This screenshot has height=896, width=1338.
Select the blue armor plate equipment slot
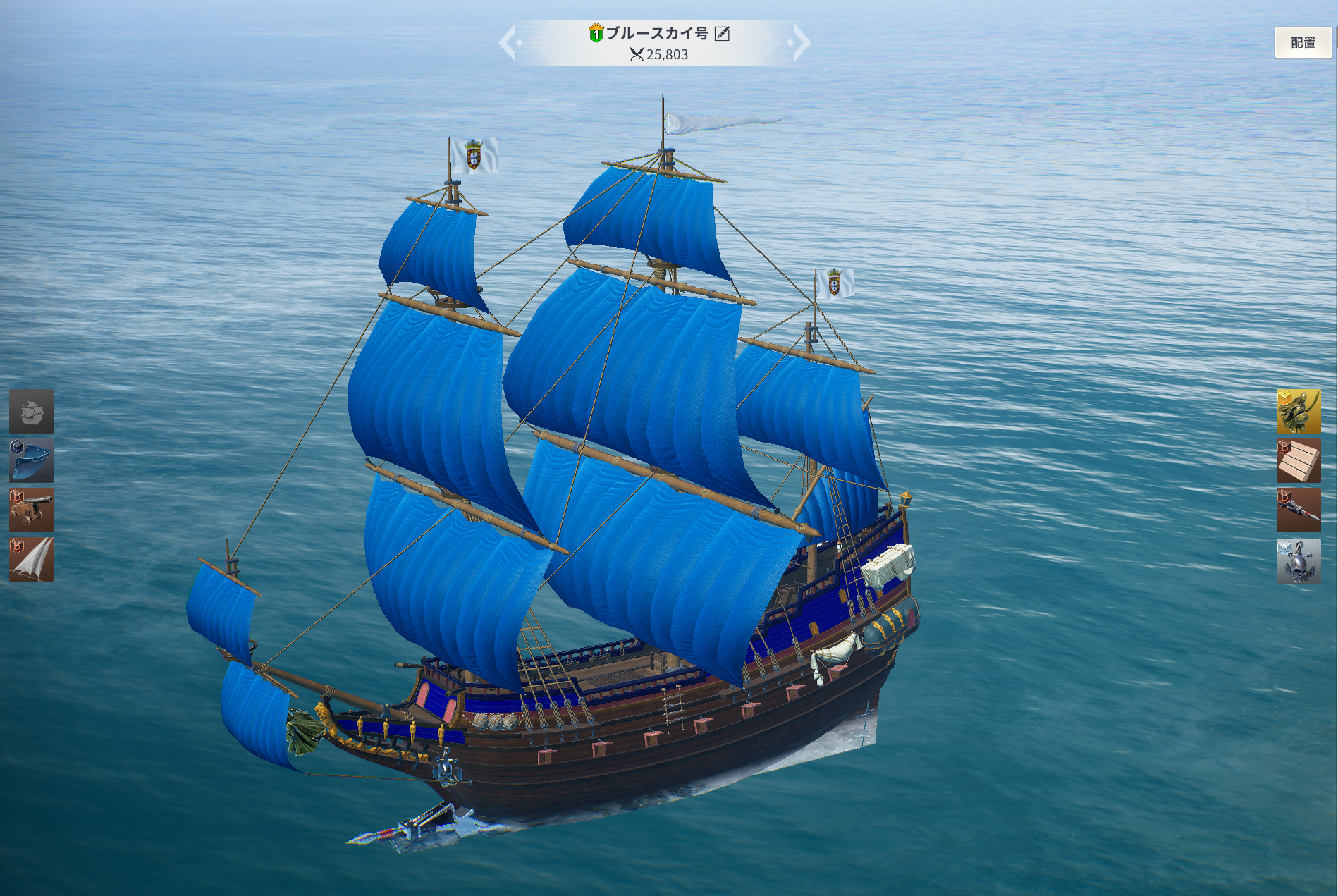tap(31, 461)
